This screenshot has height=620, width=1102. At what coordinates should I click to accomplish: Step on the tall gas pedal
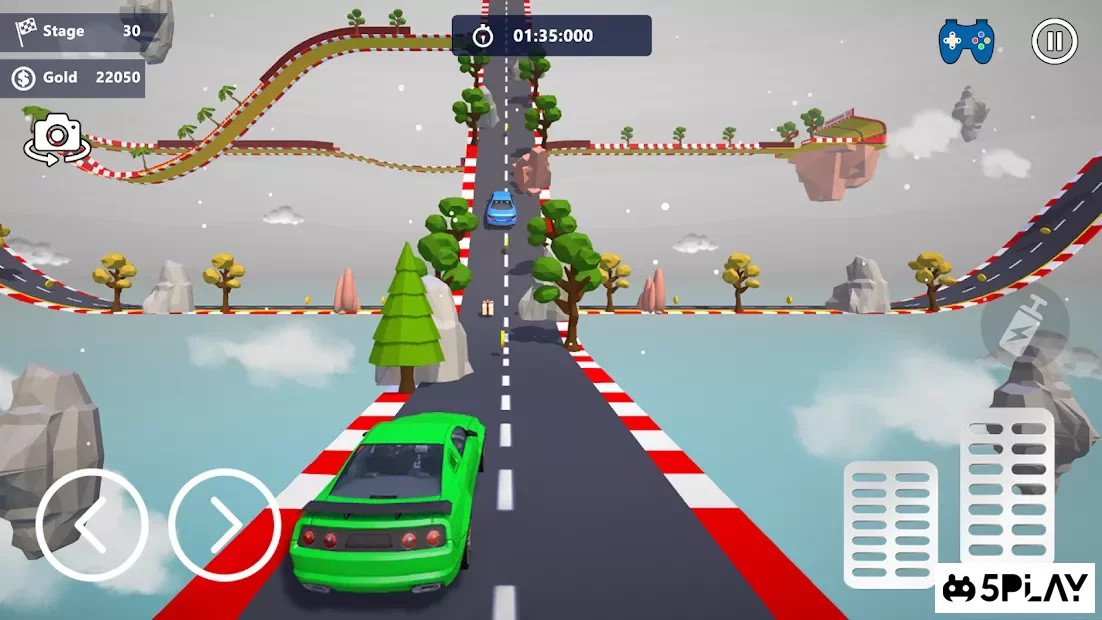1006,488
